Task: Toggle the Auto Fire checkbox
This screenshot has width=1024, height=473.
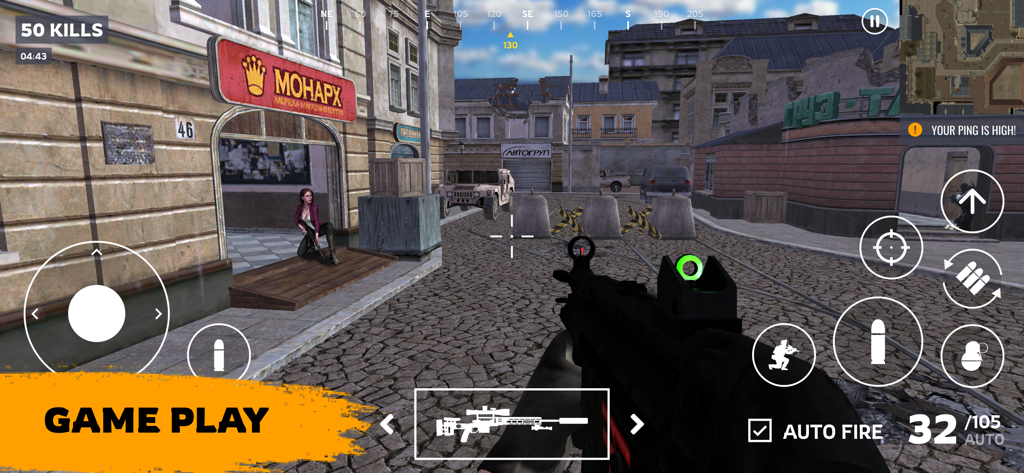Action: [760, 431]
